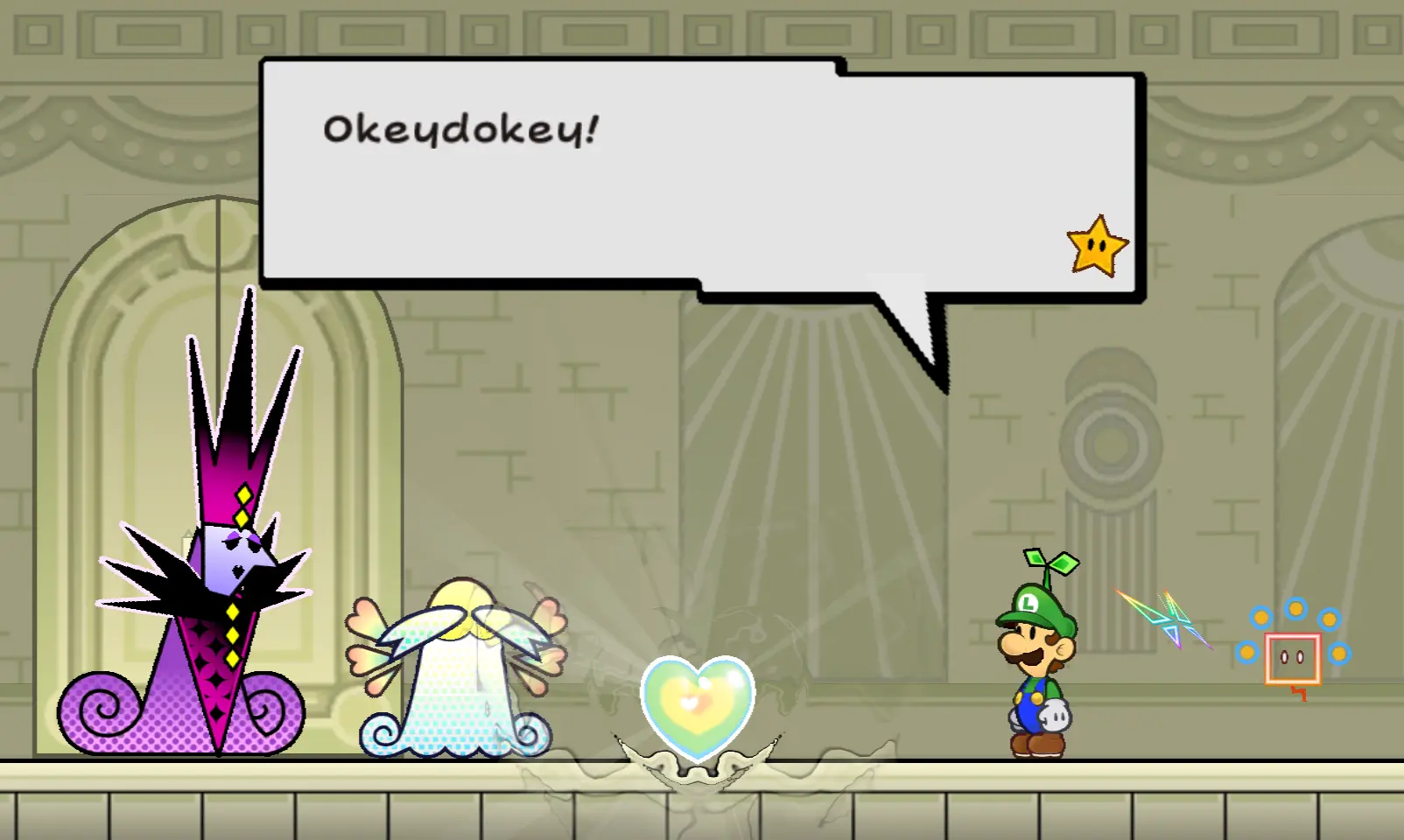Click the star to continue dialogue
1404x840 pixels.
point(1097,247)
